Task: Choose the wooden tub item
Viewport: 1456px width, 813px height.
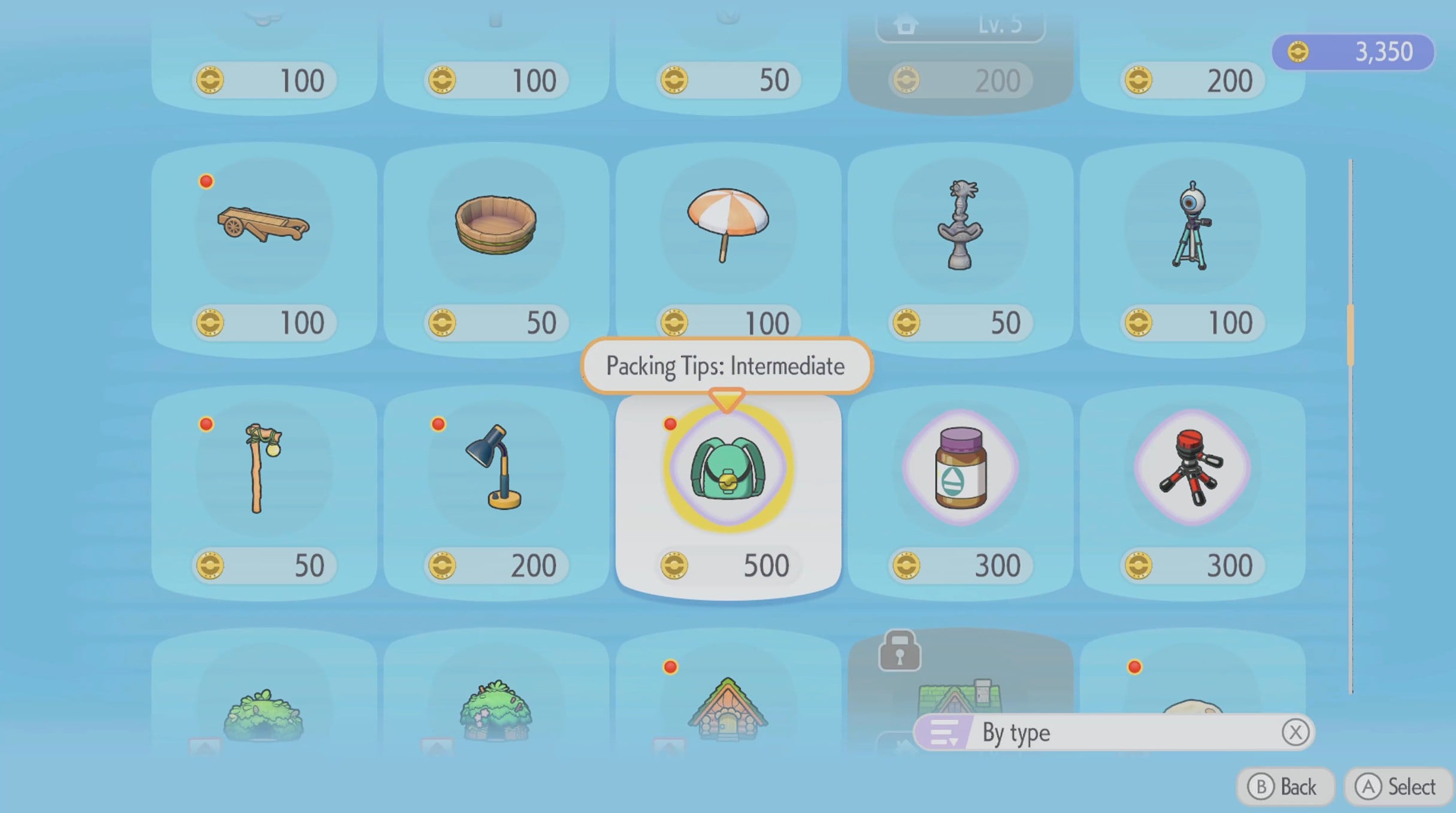Action: (495, 226)
